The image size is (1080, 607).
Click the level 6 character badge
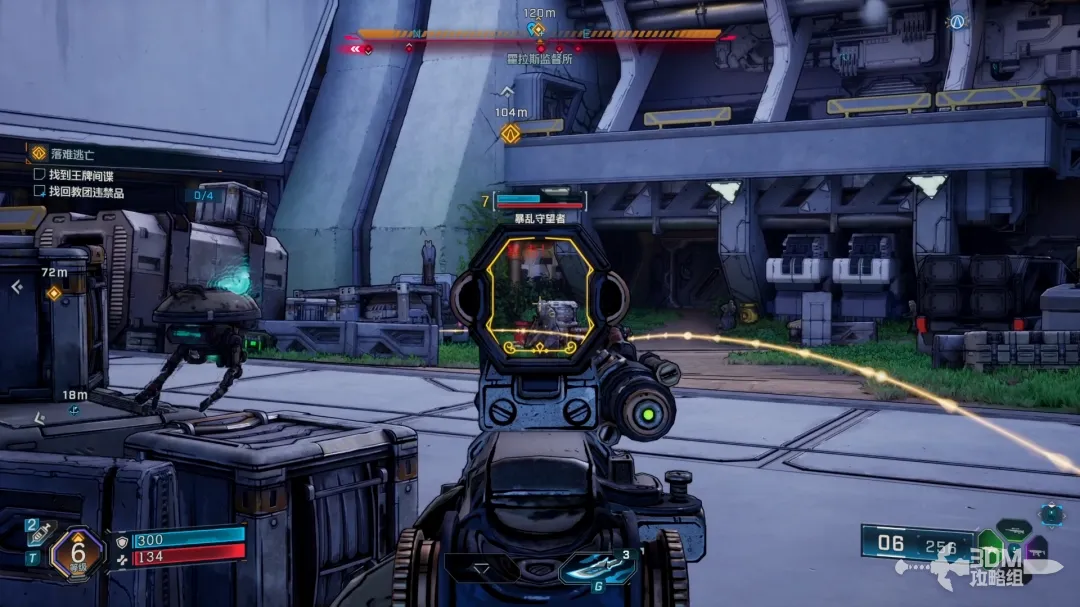pos(76,553)
